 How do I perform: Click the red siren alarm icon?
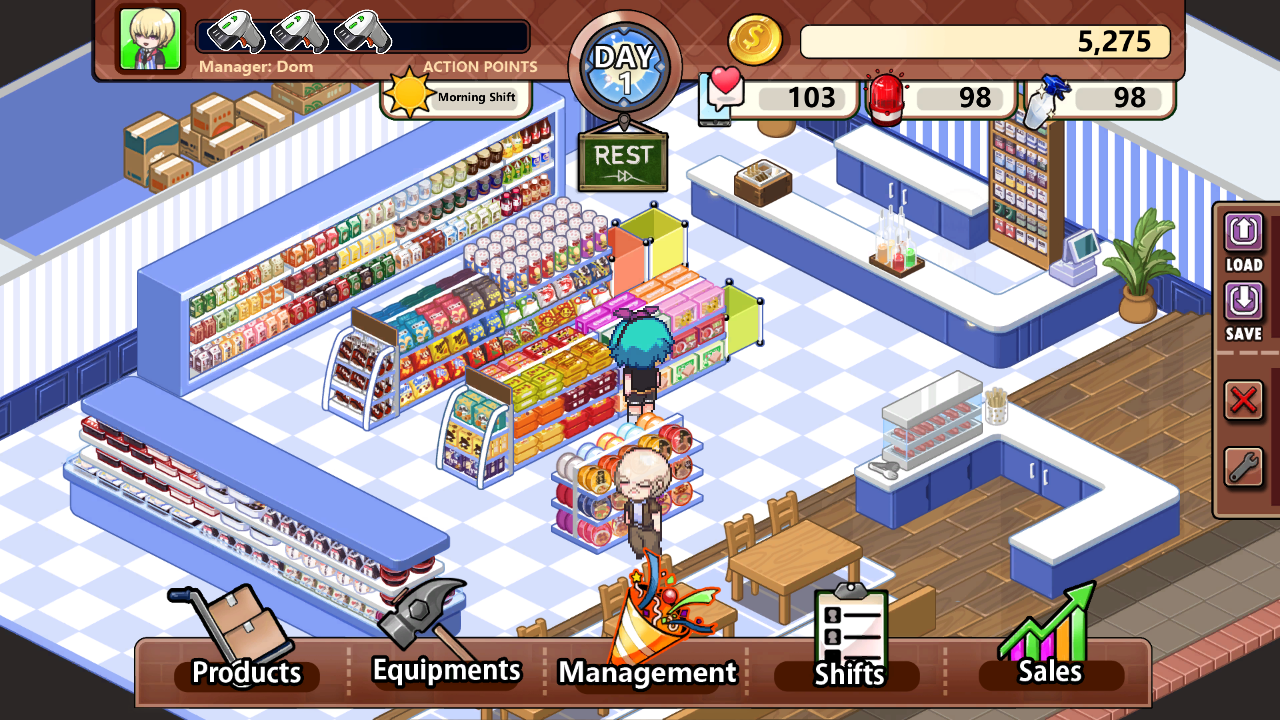[884, 98]
